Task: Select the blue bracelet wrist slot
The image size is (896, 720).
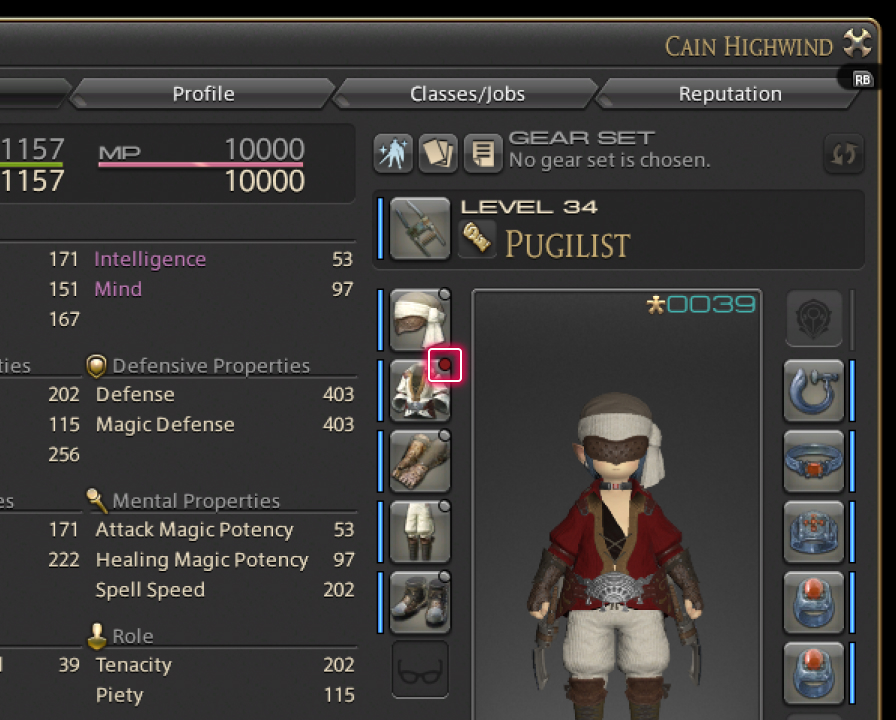Action: point(813,531)
